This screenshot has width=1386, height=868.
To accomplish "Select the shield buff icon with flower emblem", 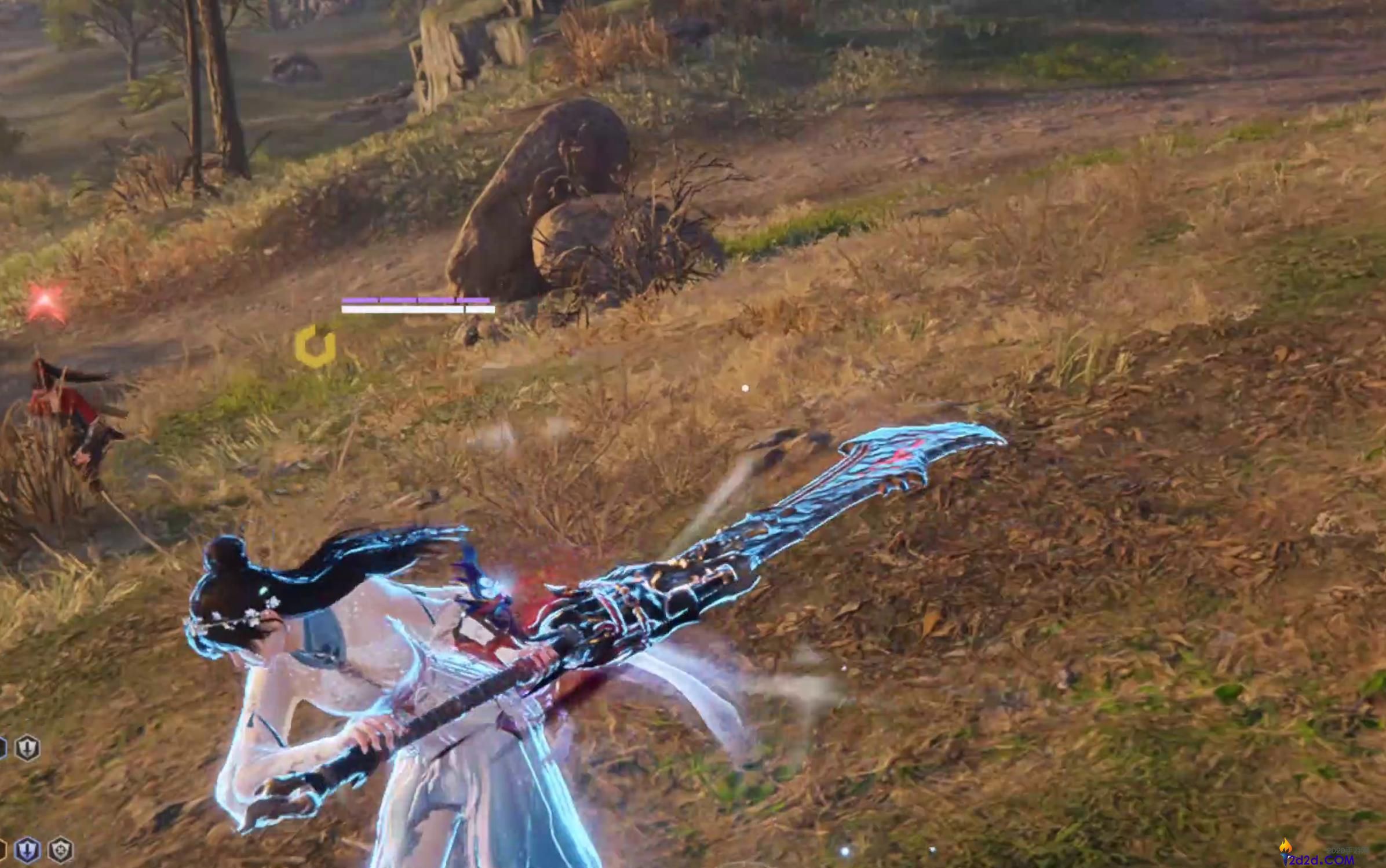I will pyautogui.click(x=60, y=850).
